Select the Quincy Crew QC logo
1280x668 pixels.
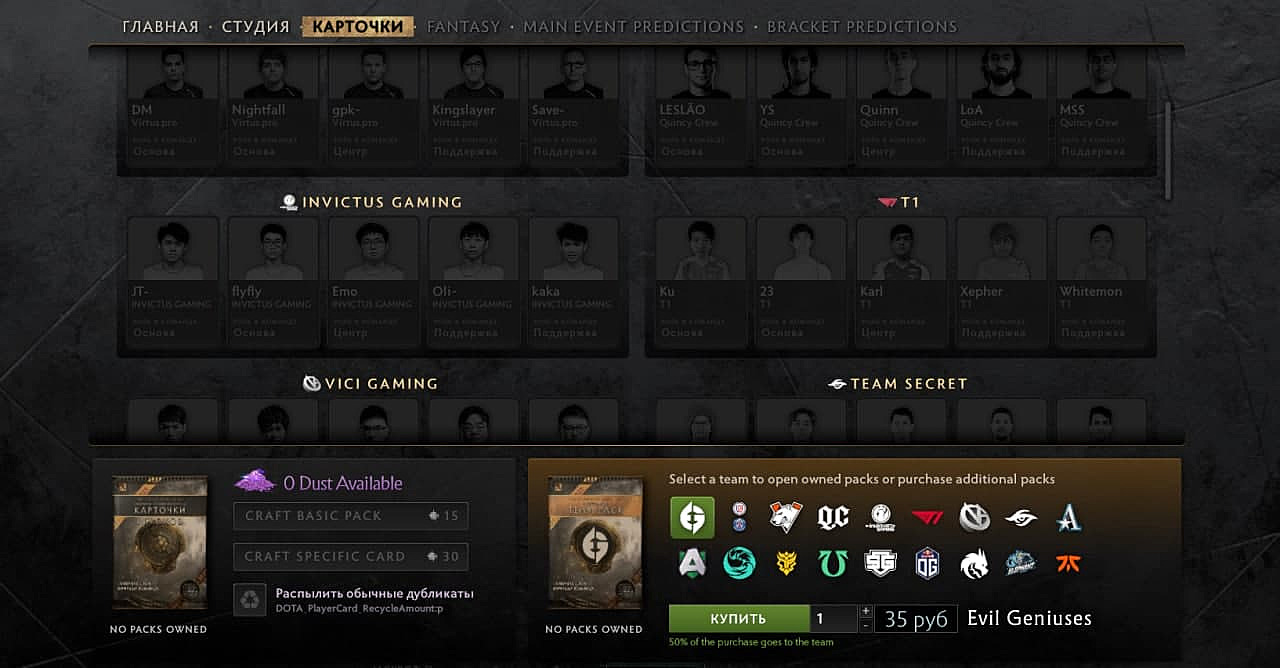(833, 517)
